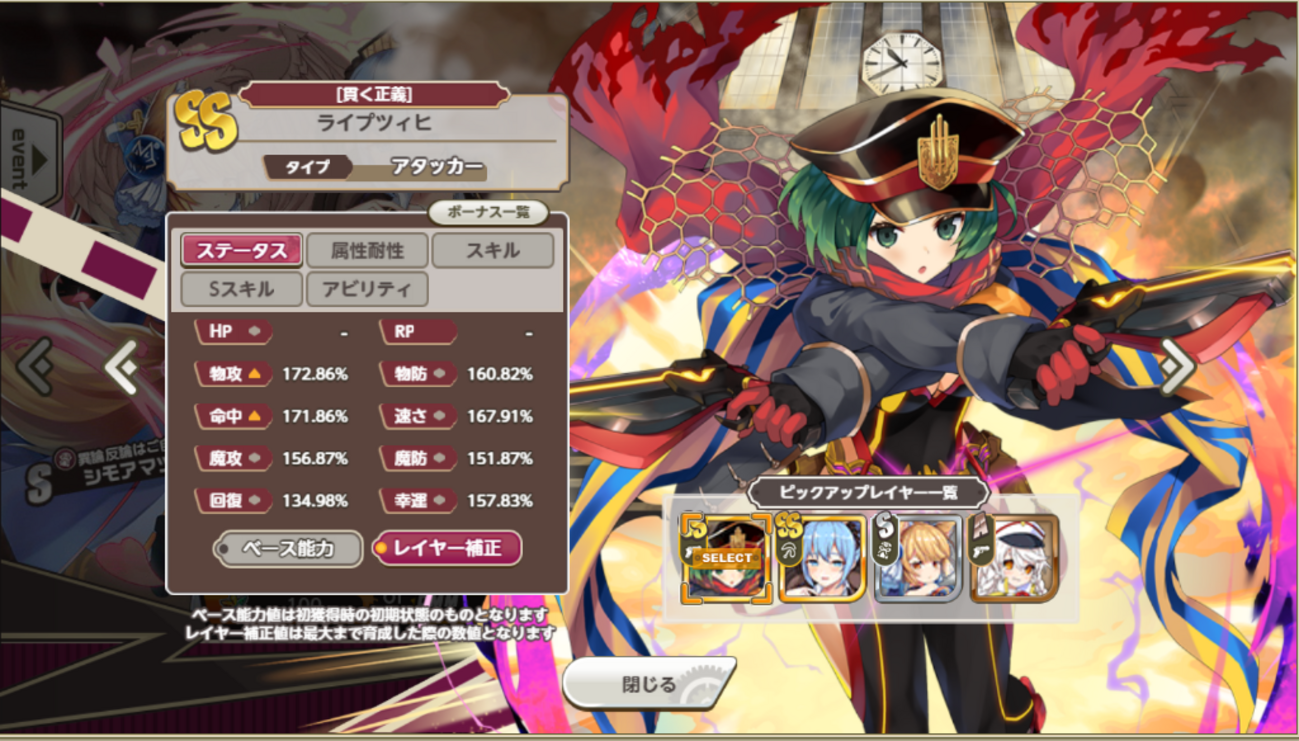This screenshot has height=741, width=1299.
Task: Show the スキル tab
Action: tap(492, 250)
